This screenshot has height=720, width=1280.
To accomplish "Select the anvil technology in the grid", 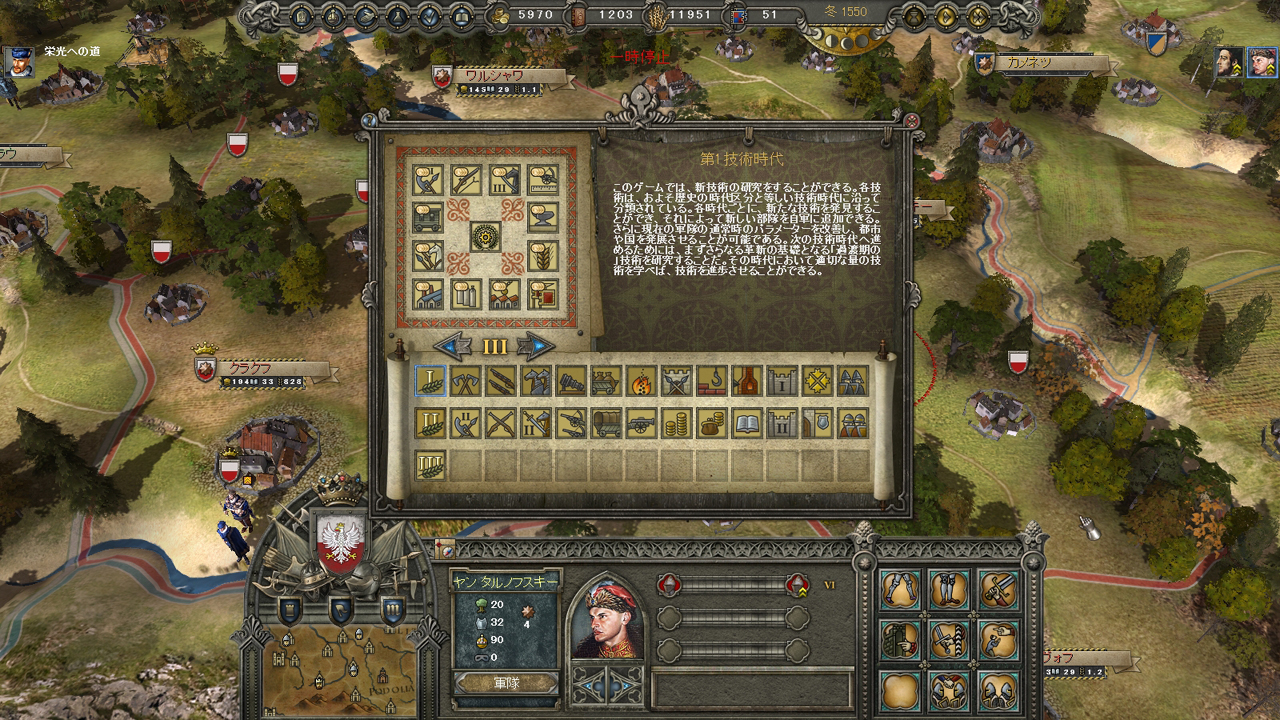I will 543,217.
